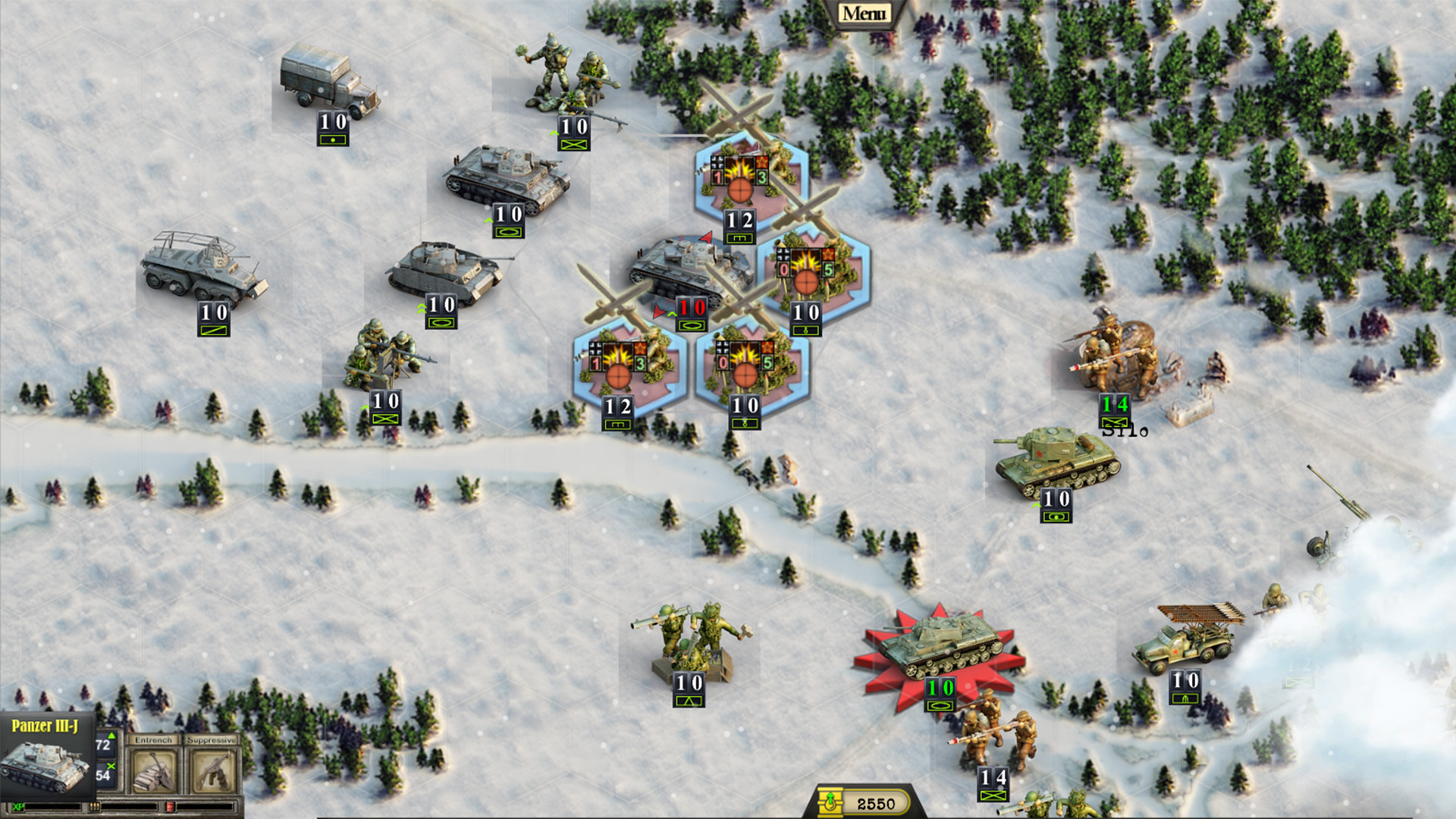1456x819 pixels.
Task: Click the XP label on the experience bar
Action: tap(19, 806)
